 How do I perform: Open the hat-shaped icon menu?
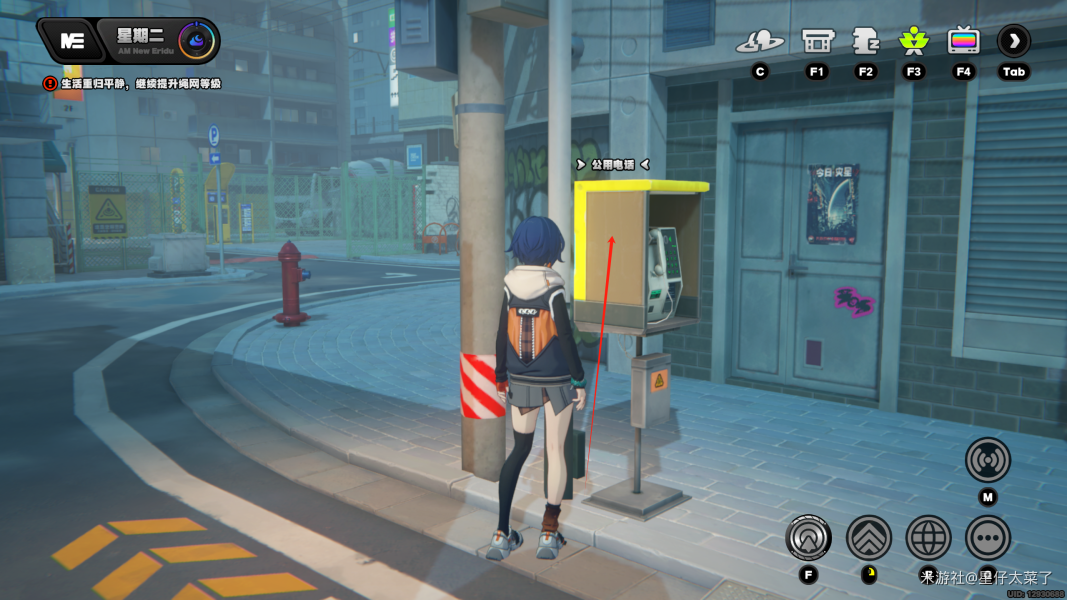click(760, 42)
